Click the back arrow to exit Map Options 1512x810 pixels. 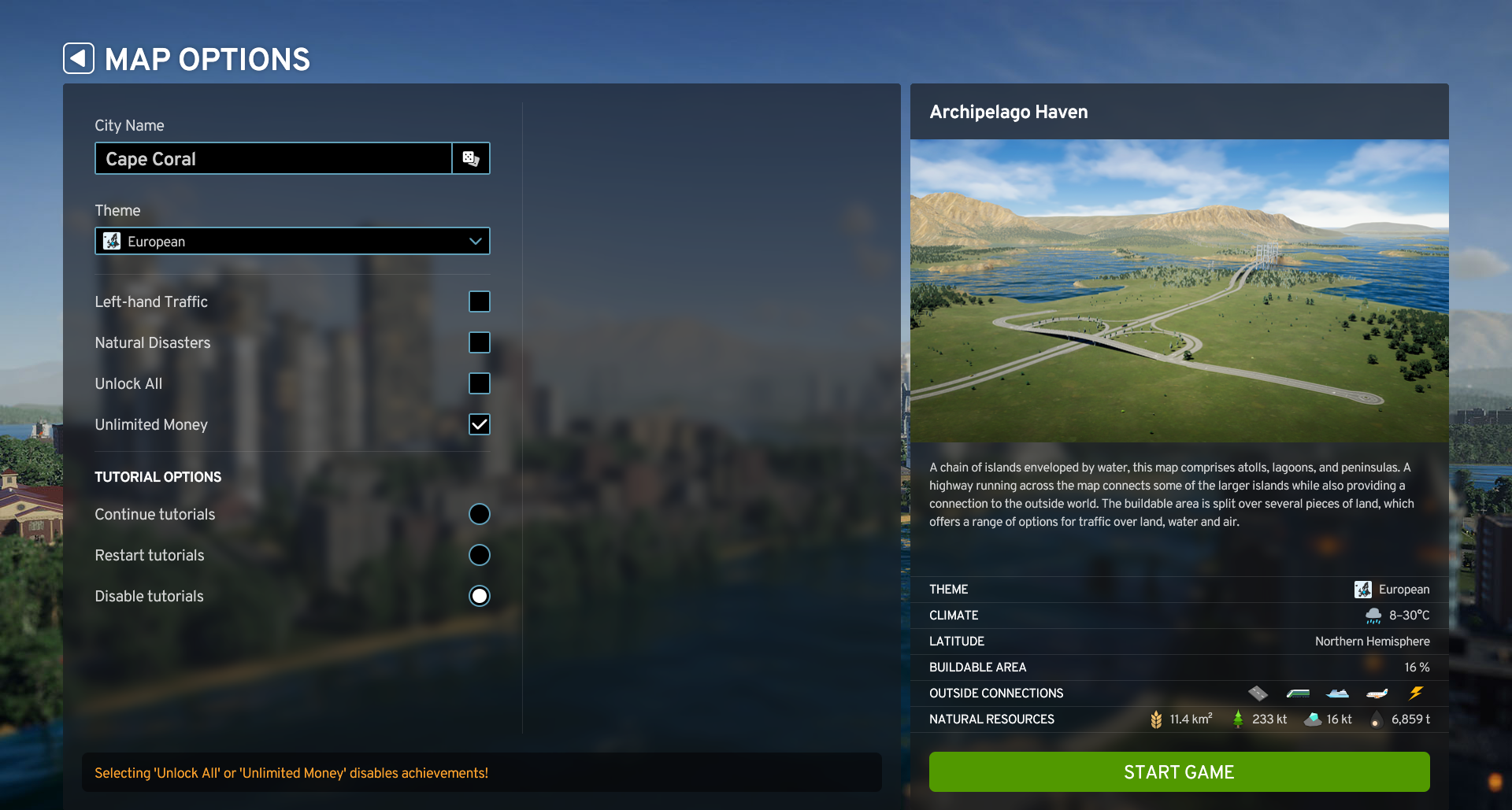coord(78,58)
